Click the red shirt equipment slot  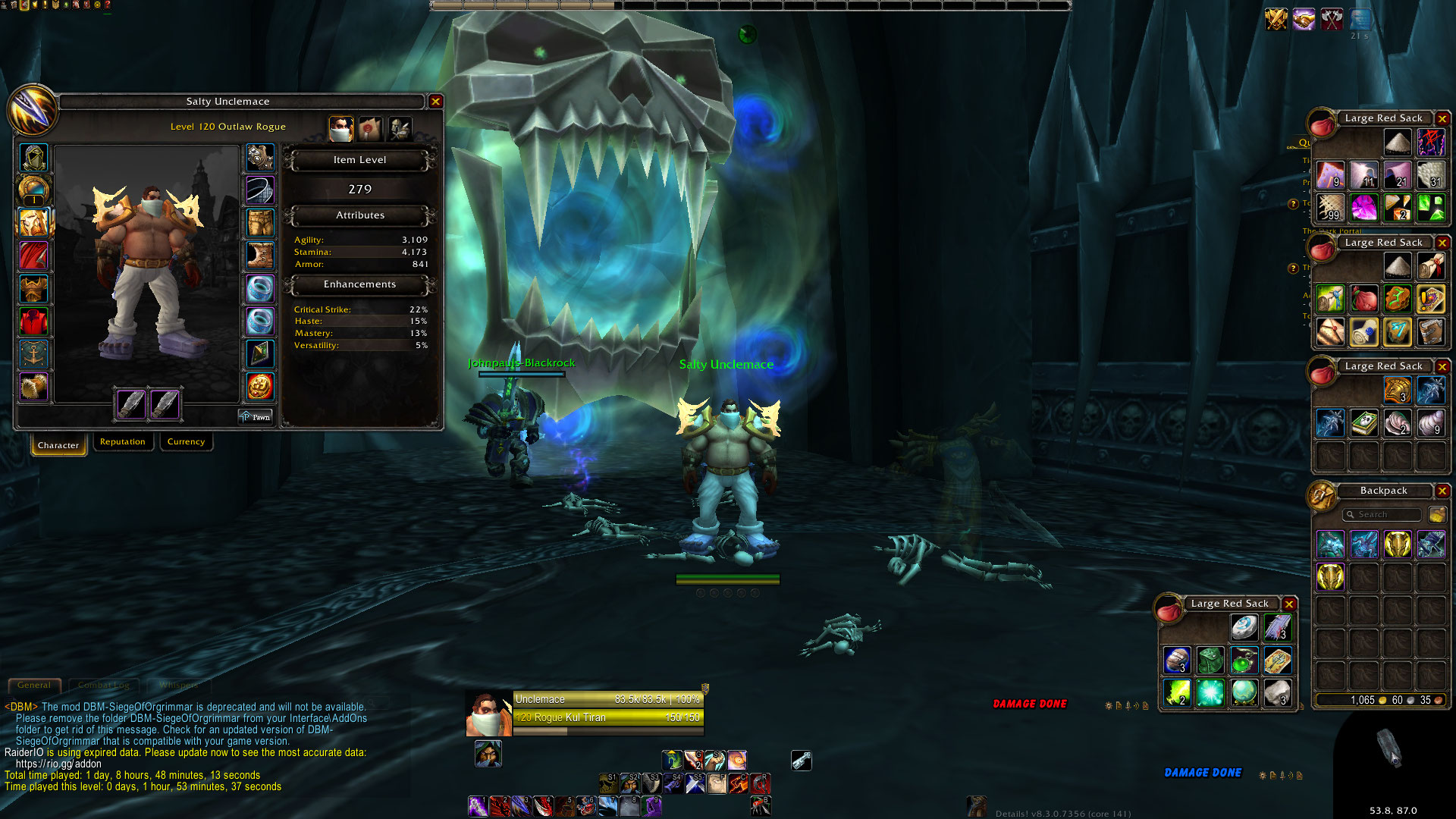tap(33, 322)
